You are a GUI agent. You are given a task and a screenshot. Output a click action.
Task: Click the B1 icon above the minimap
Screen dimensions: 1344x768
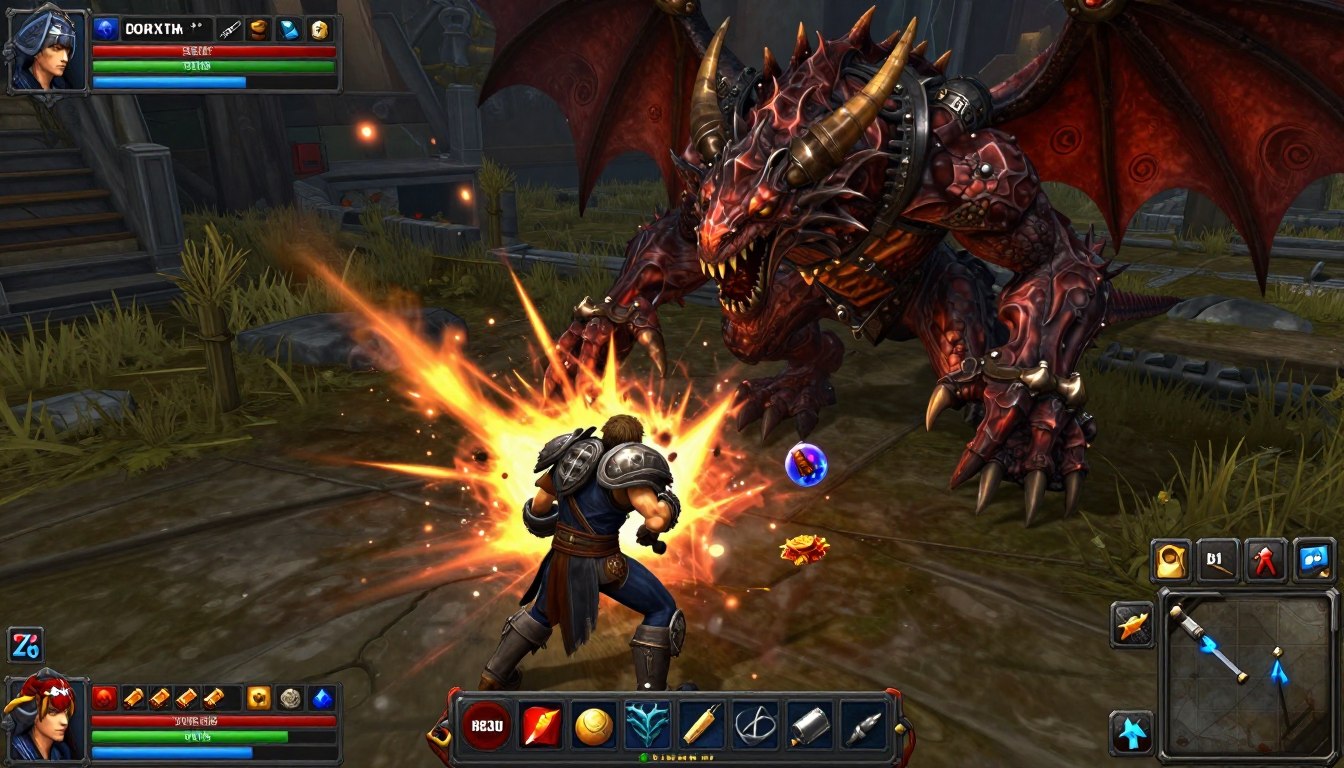pyautogui.click(x=1218, y=561)
